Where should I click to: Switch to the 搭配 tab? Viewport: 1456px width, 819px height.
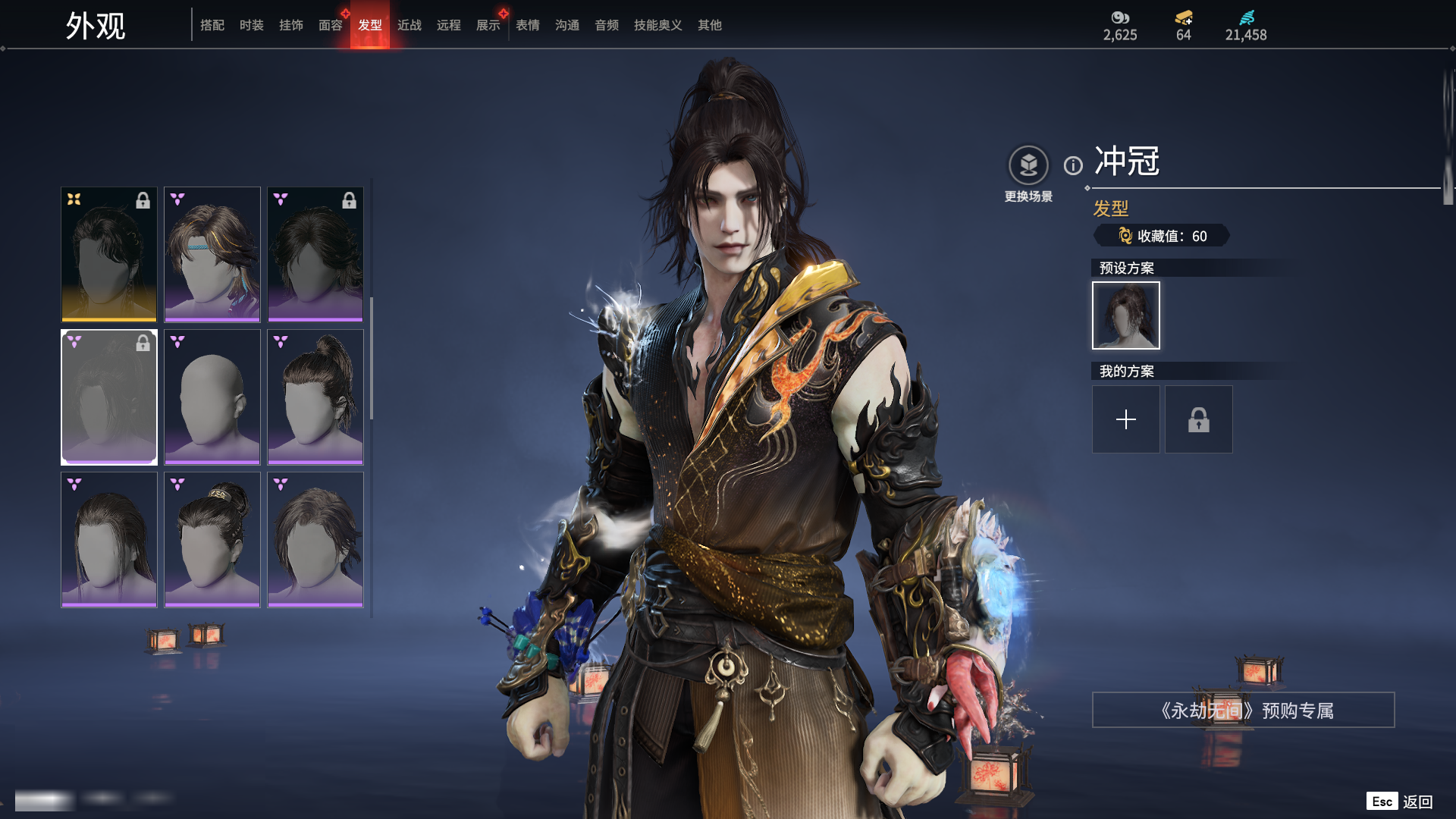pyautogui.click(x=212, y=25)
